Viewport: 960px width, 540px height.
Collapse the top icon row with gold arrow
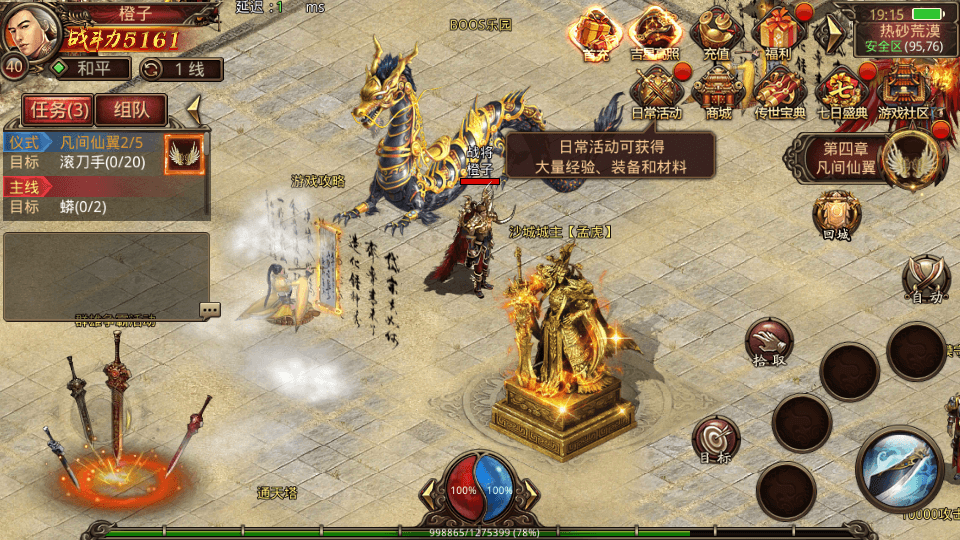(x=829, y=33)
